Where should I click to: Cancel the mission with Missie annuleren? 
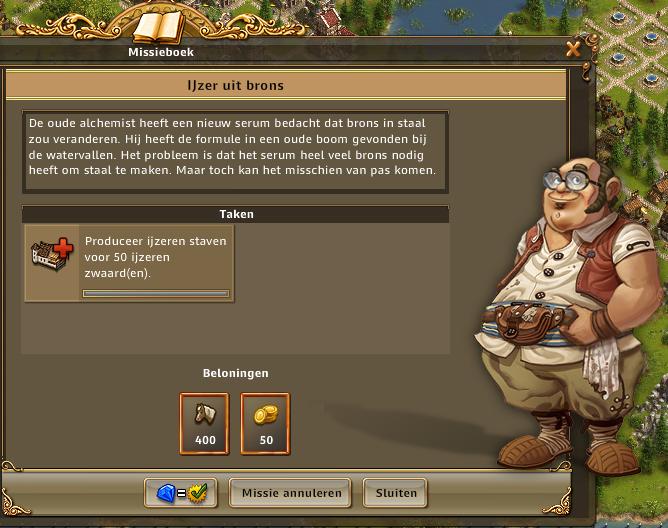tap(291, 492)
